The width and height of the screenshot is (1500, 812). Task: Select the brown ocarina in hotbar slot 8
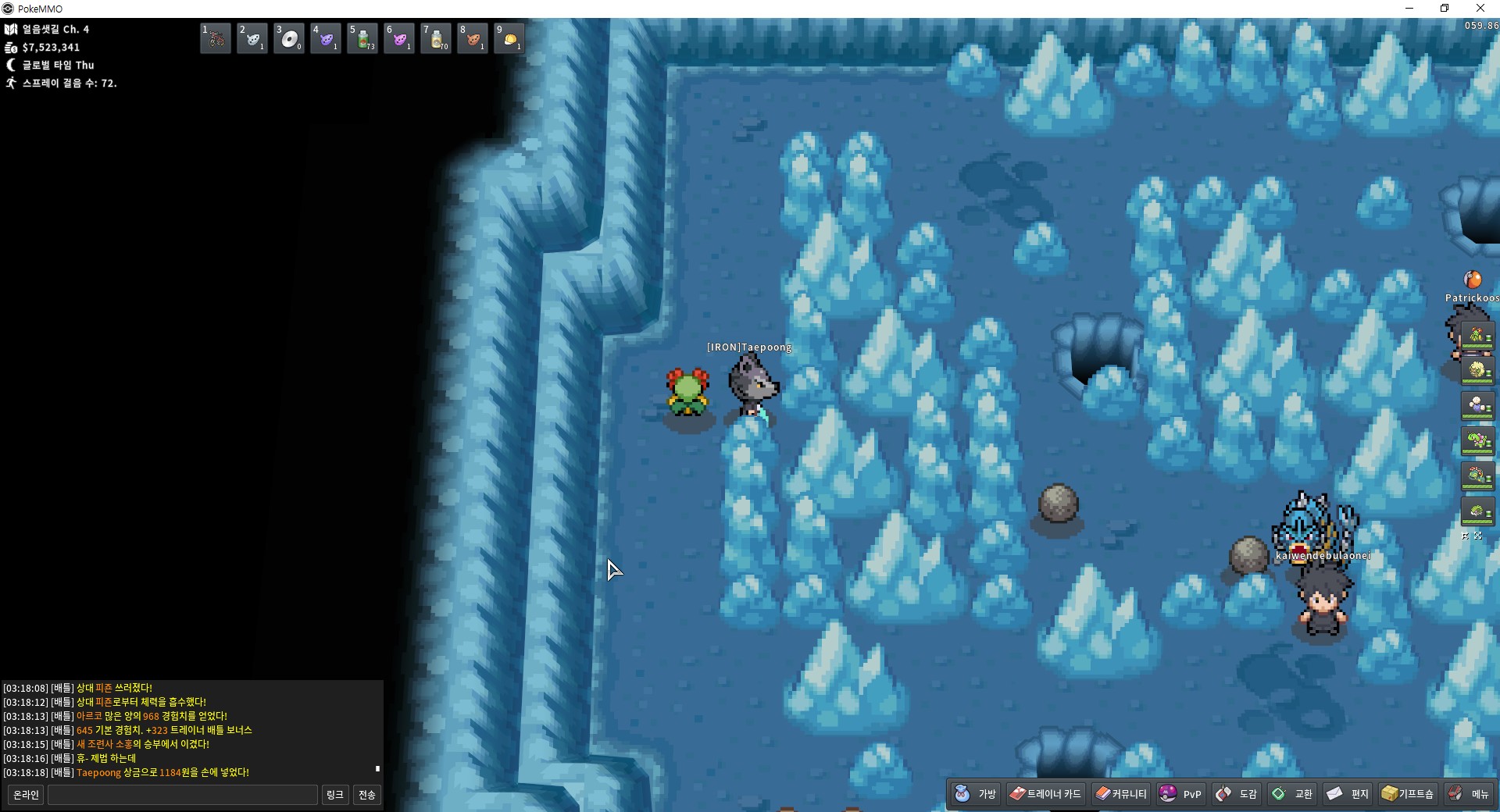pos(473,38)
